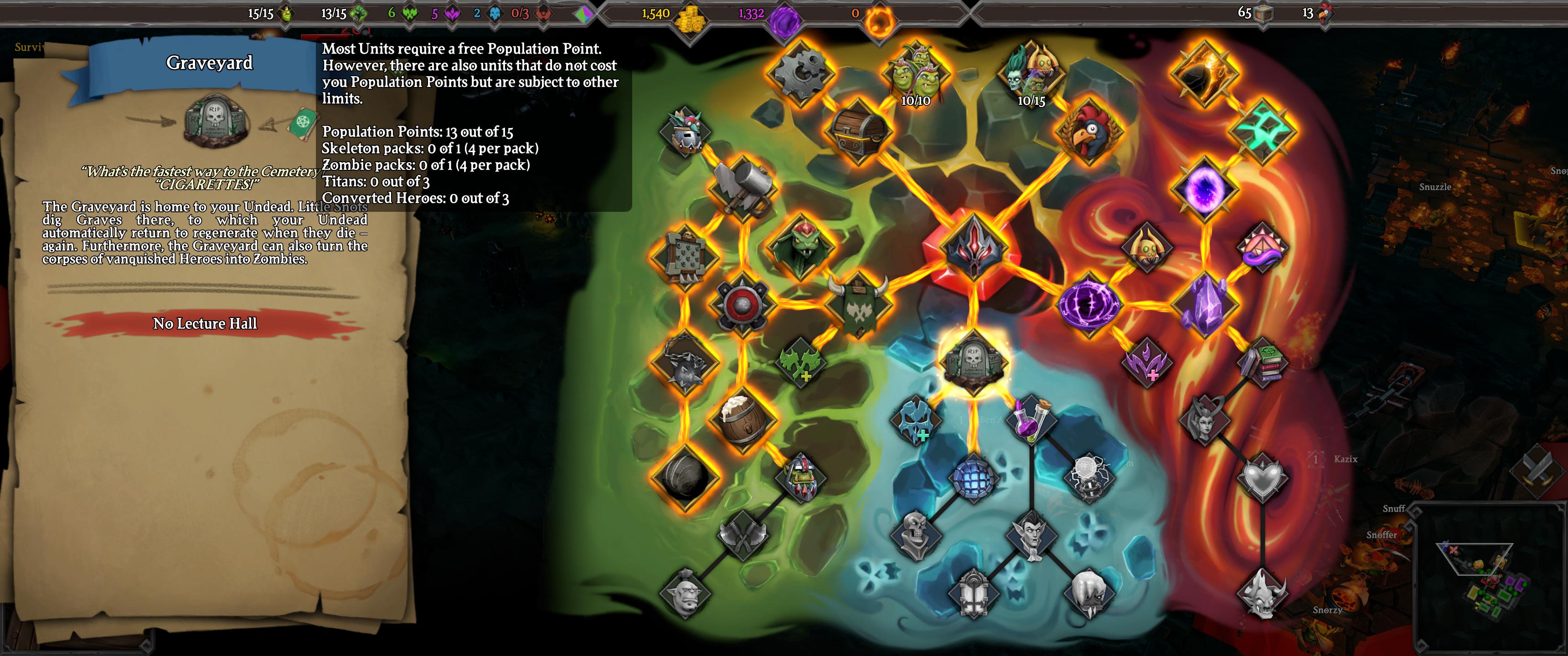The width and height of the screenshot is (1568, 656).
Task: Select the skeleton skull research node
Action: pos(915,534)
